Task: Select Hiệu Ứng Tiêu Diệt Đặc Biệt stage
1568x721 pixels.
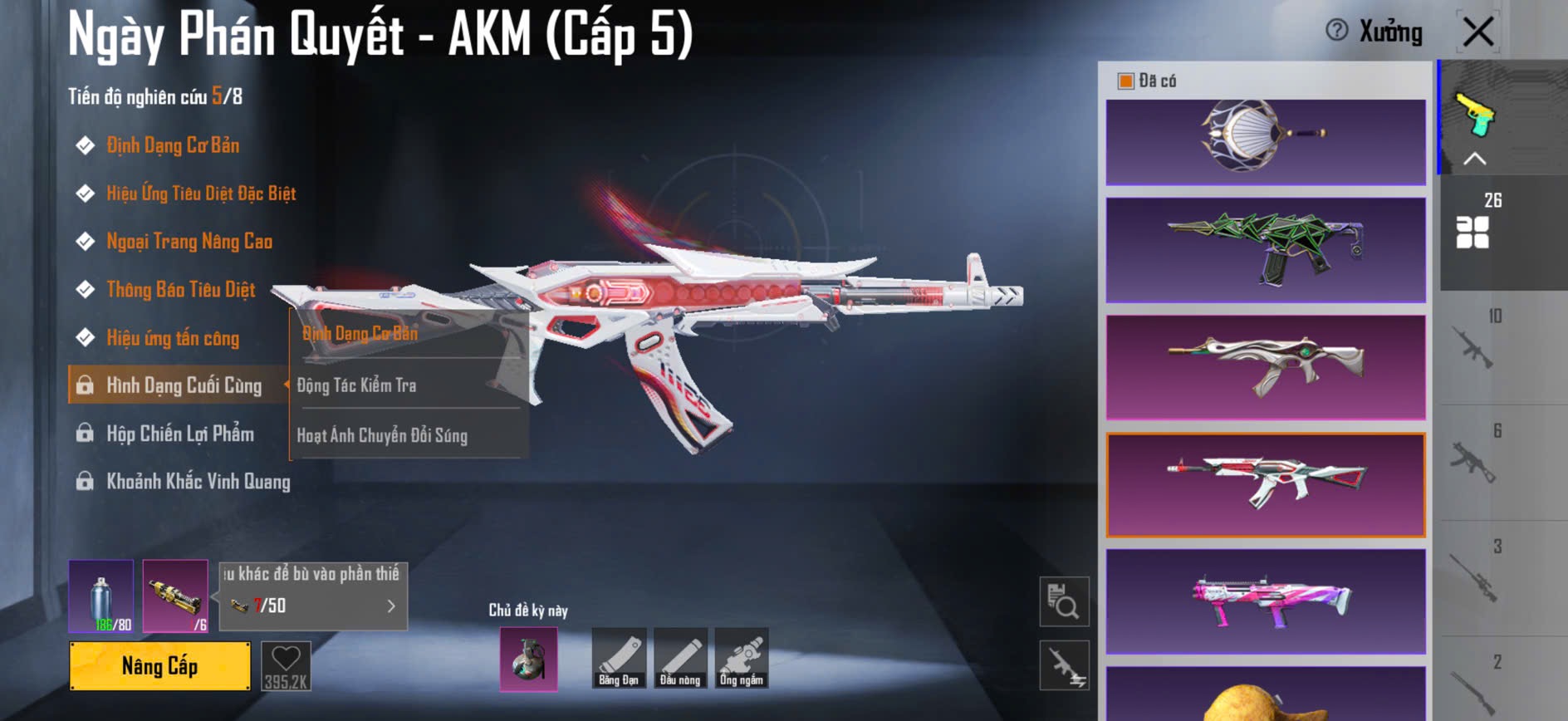Action: 201,194
